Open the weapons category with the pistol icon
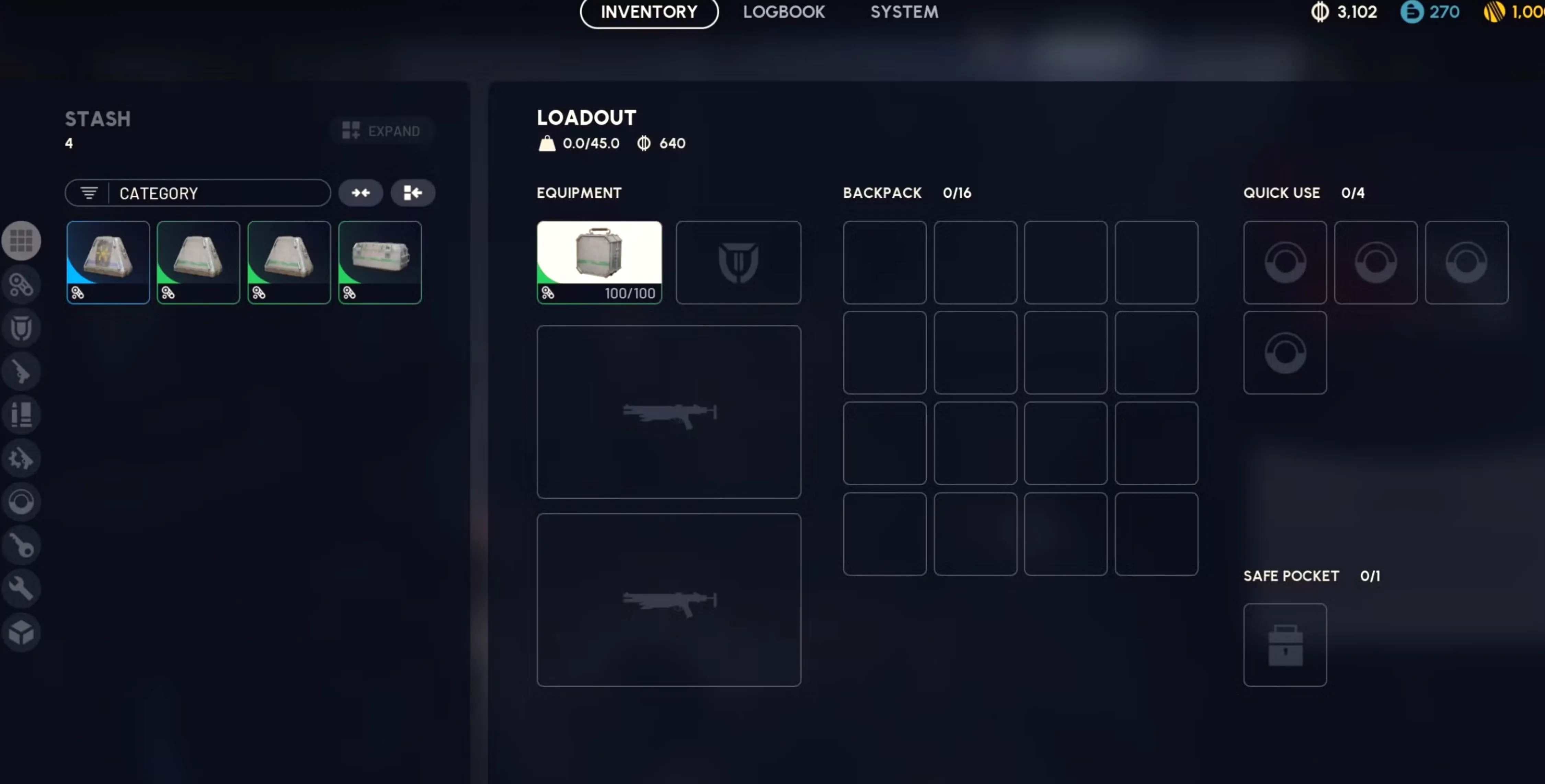 coord(22,371)
